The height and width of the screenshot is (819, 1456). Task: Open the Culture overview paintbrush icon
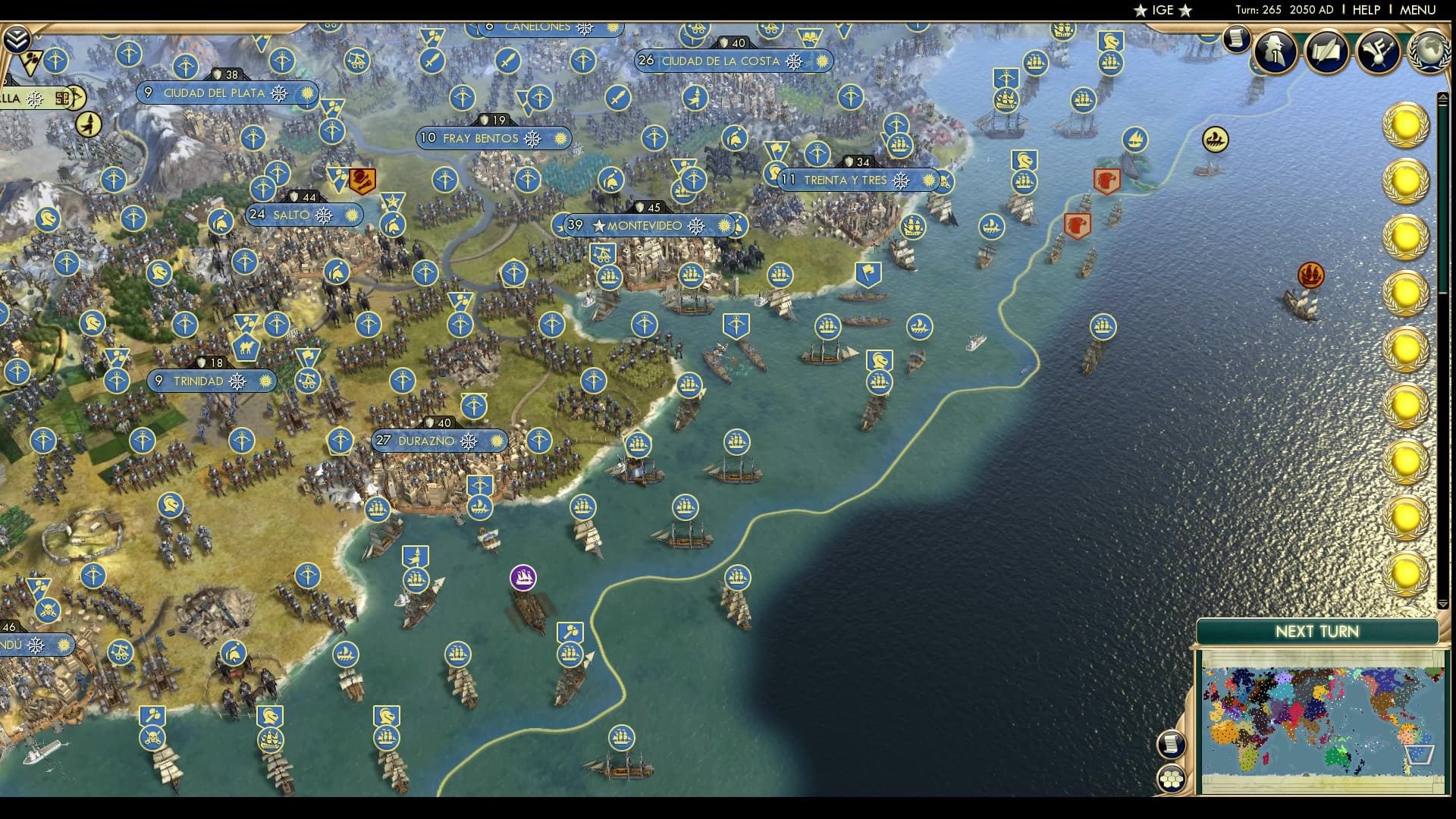point(1377,52)
